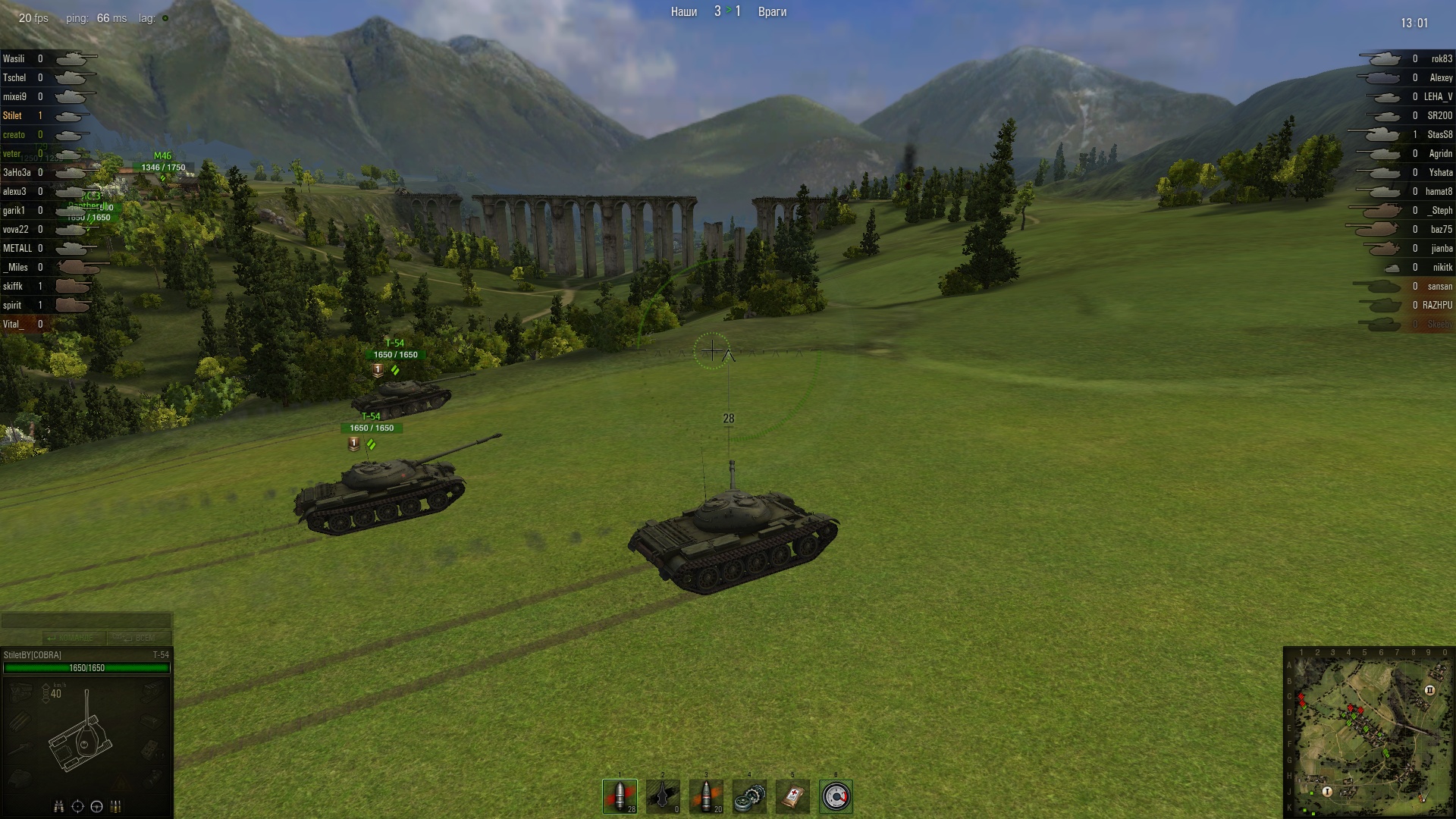The image size is (1456, 819).
Task: Select the armor-piercing shell with 28 rounds
Action: pos(620,796)
